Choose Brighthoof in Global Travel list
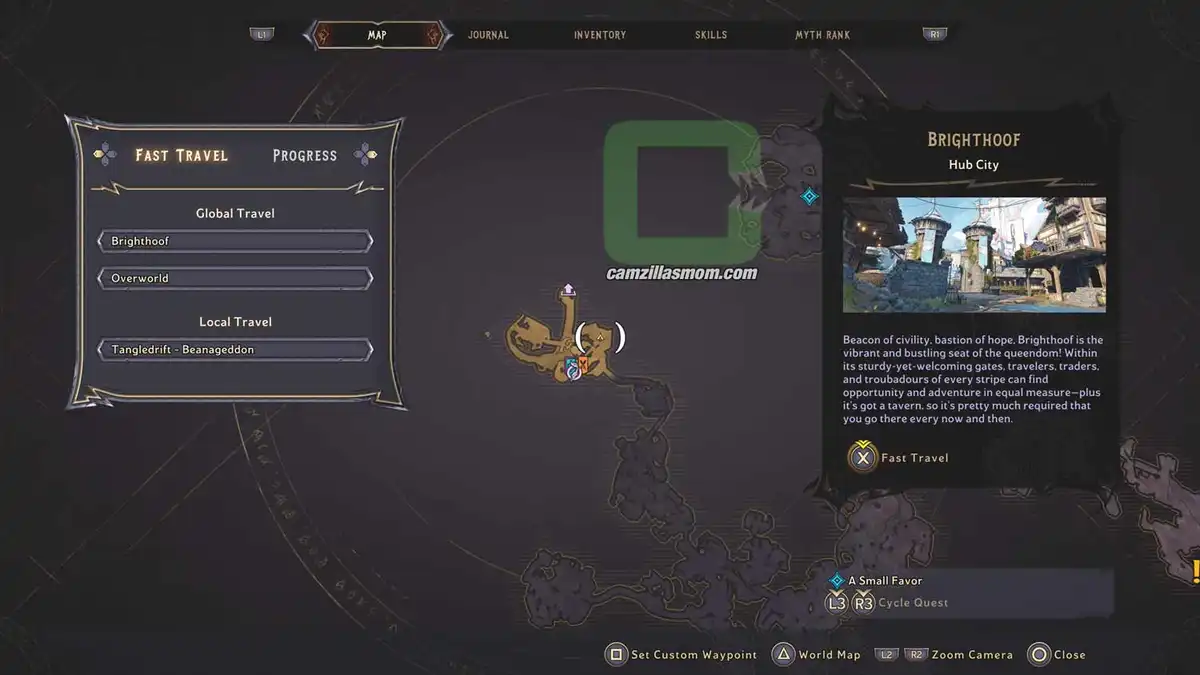The height and width of the screenshot is (675, 1200). [x=235, y=241]
